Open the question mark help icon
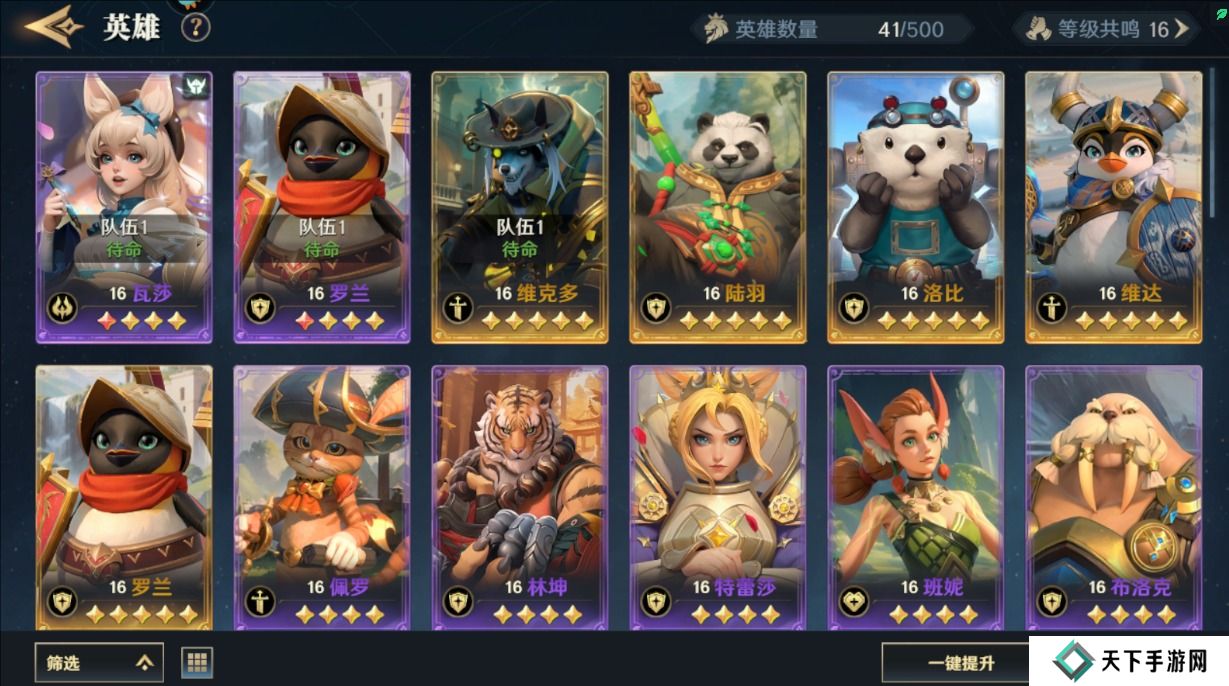This screenshot has height=686, width=1229. pyautogui.click(x=195, y=27)
